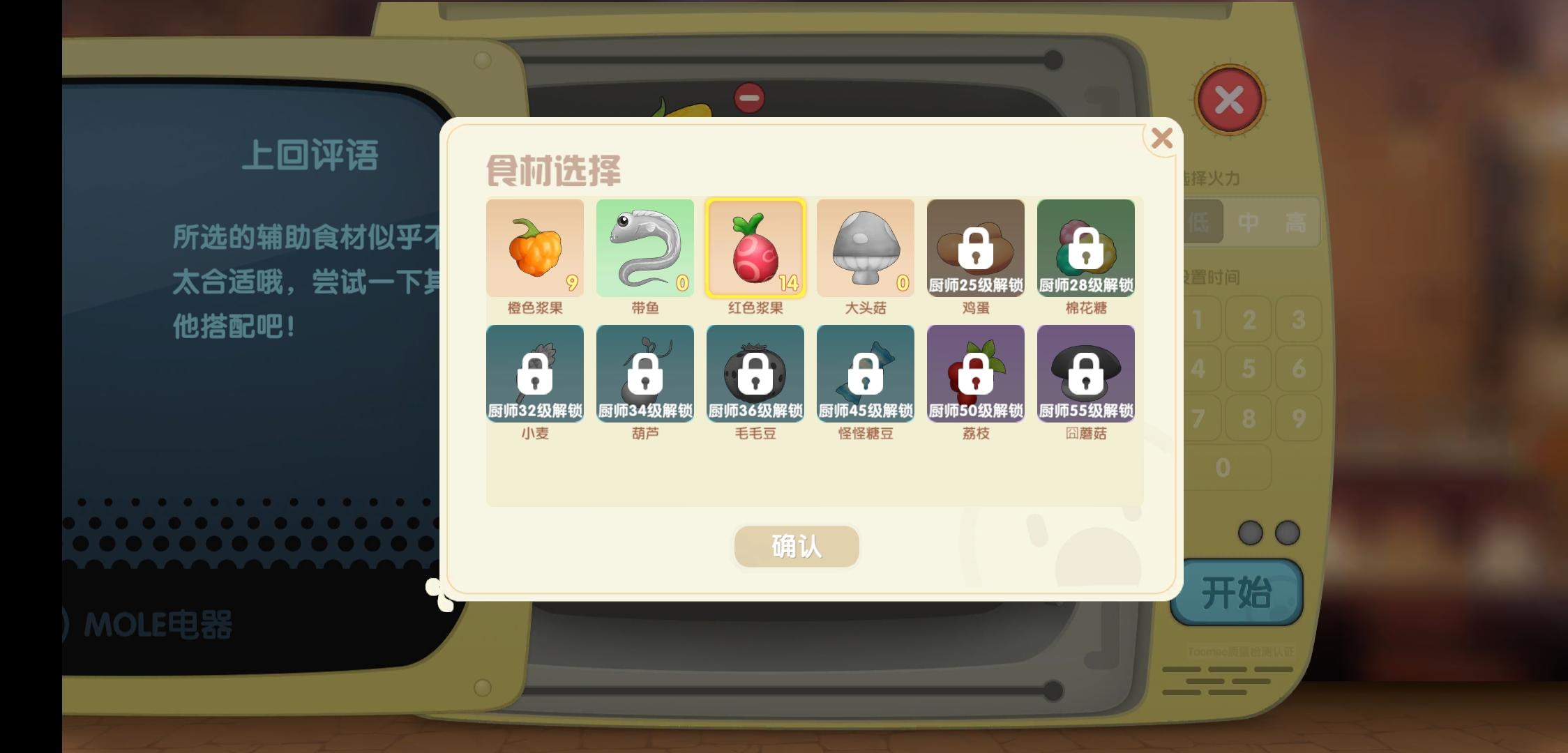
Task: Click the locked 怪怪糖豆 ingredient slot
Action: pos(866,374)
